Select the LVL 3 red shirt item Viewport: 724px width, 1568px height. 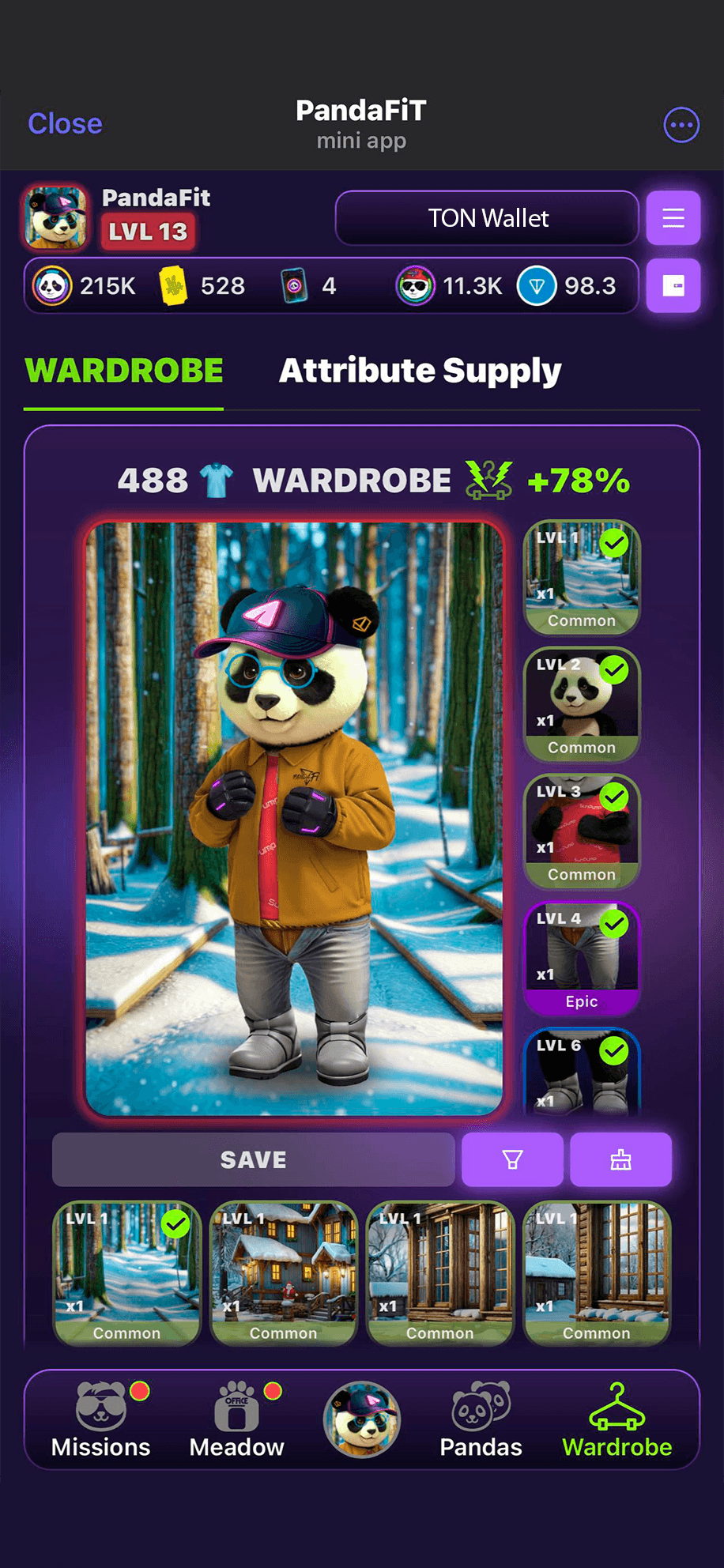tap(582, 831)
